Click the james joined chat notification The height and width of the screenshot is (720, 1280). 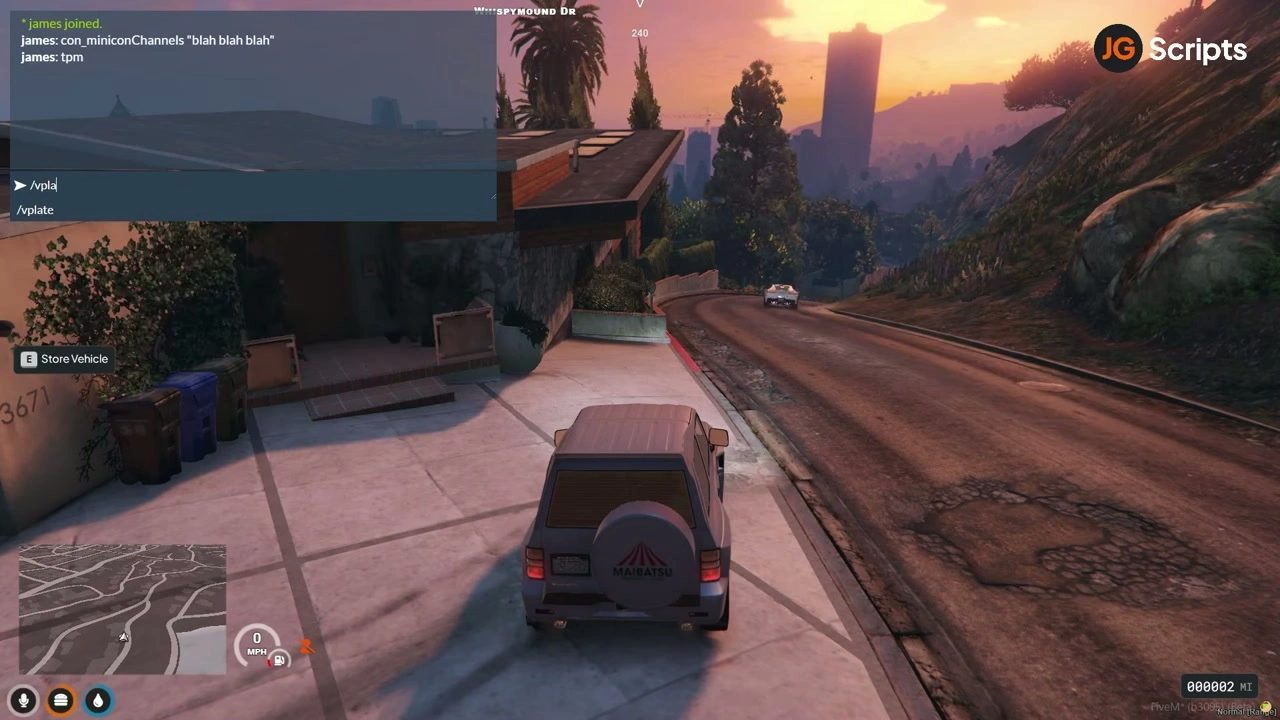pos(62,23)
